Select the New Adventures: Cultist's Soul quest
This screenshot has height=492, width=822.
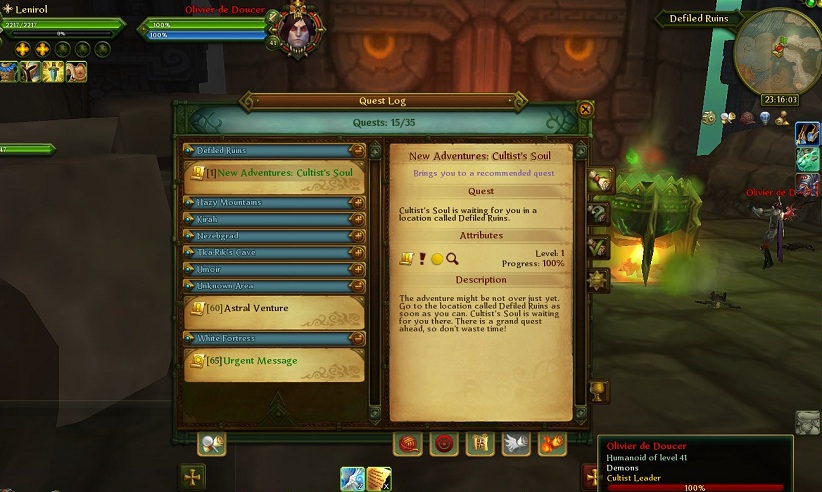(274, 173)
